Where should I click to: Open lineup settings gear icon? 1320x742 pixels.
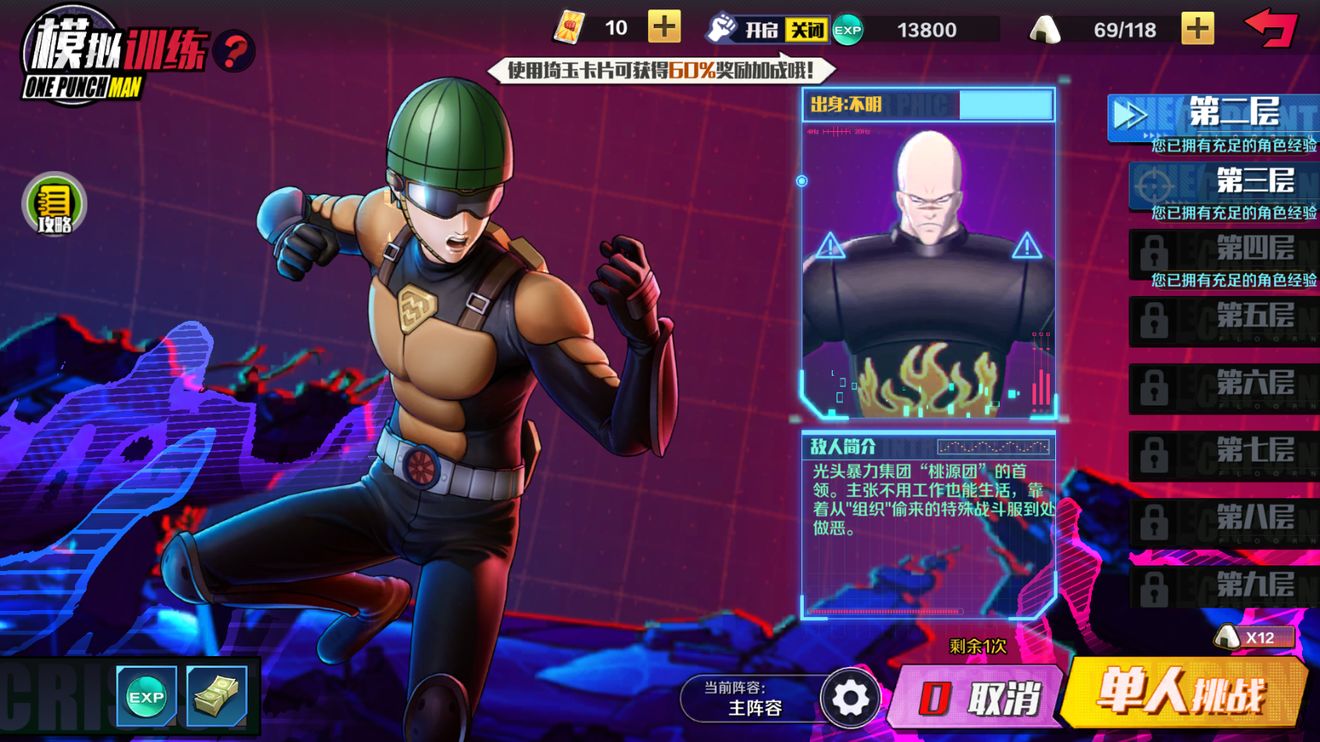(851, 698)
